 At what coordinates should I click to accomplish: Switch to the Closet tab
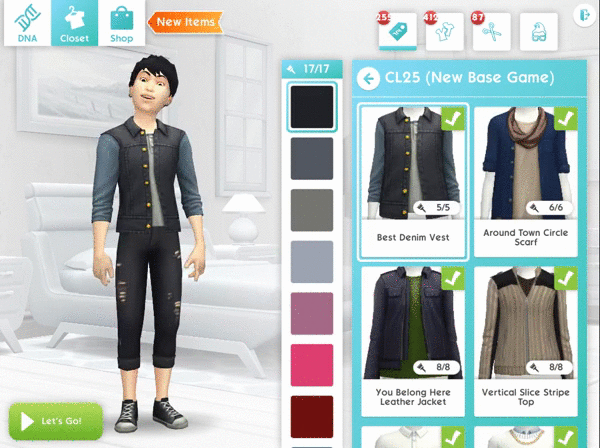click(x=74, y=23)
